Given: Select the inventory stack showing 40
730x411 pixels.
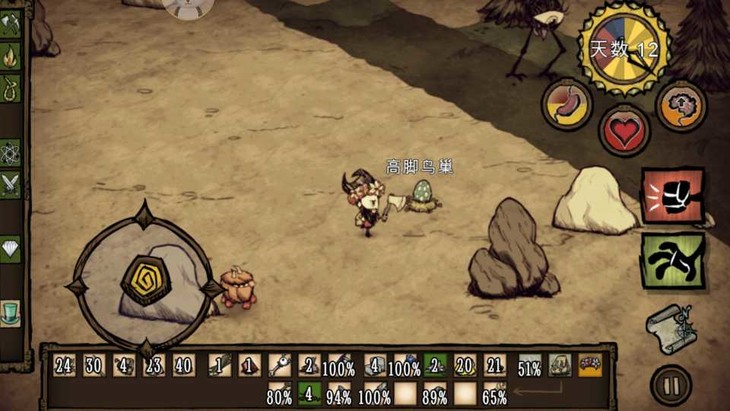Looking at the screenshot, I should pos(184,366).
